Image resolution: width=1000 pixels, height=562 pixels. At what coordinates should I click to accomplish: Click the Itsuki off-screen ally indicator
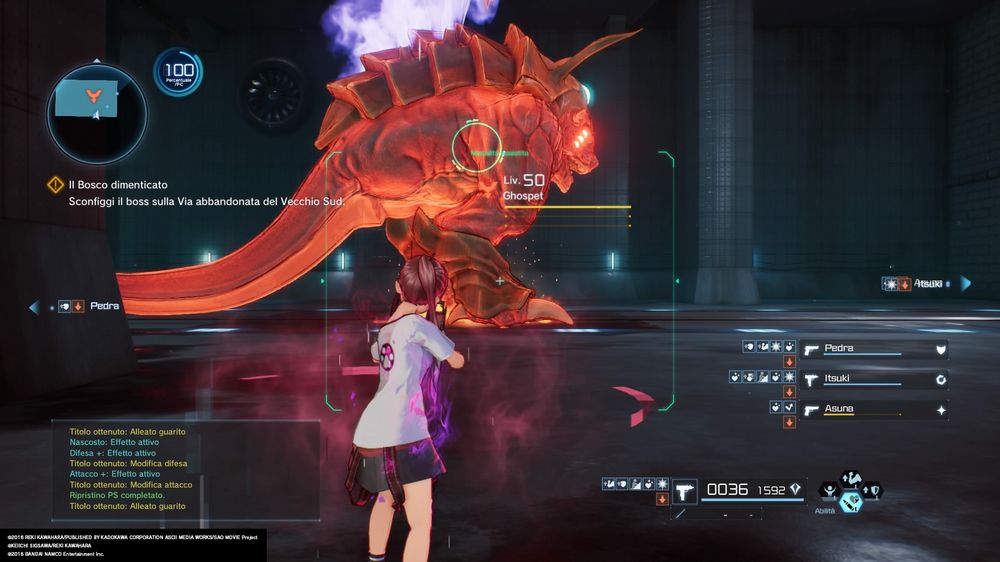pyautogui.click(x=925, y=284)
